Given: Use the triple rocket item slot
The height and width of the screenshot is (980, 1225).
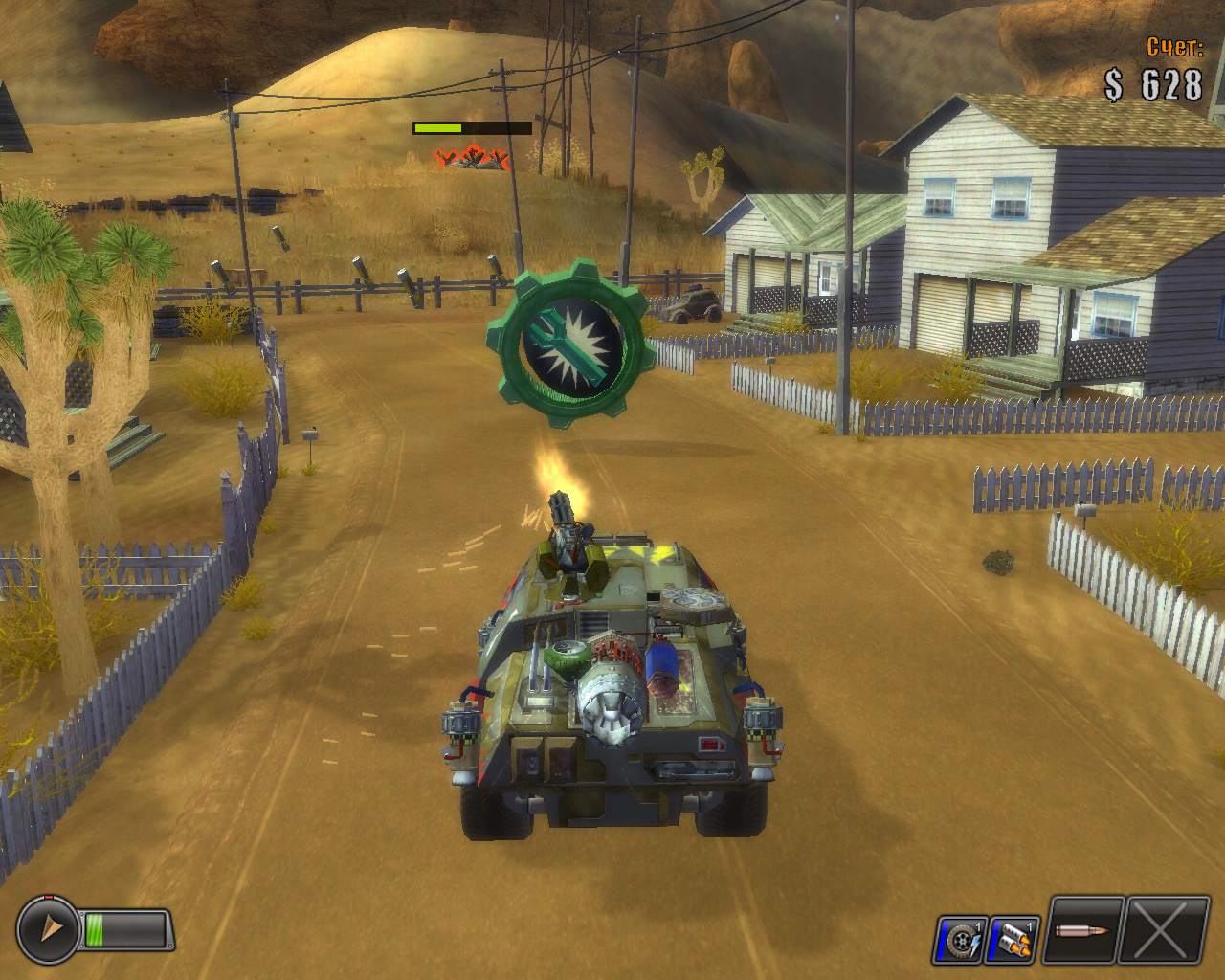Looking at the screenshot, I should [x=1013, y=940].
